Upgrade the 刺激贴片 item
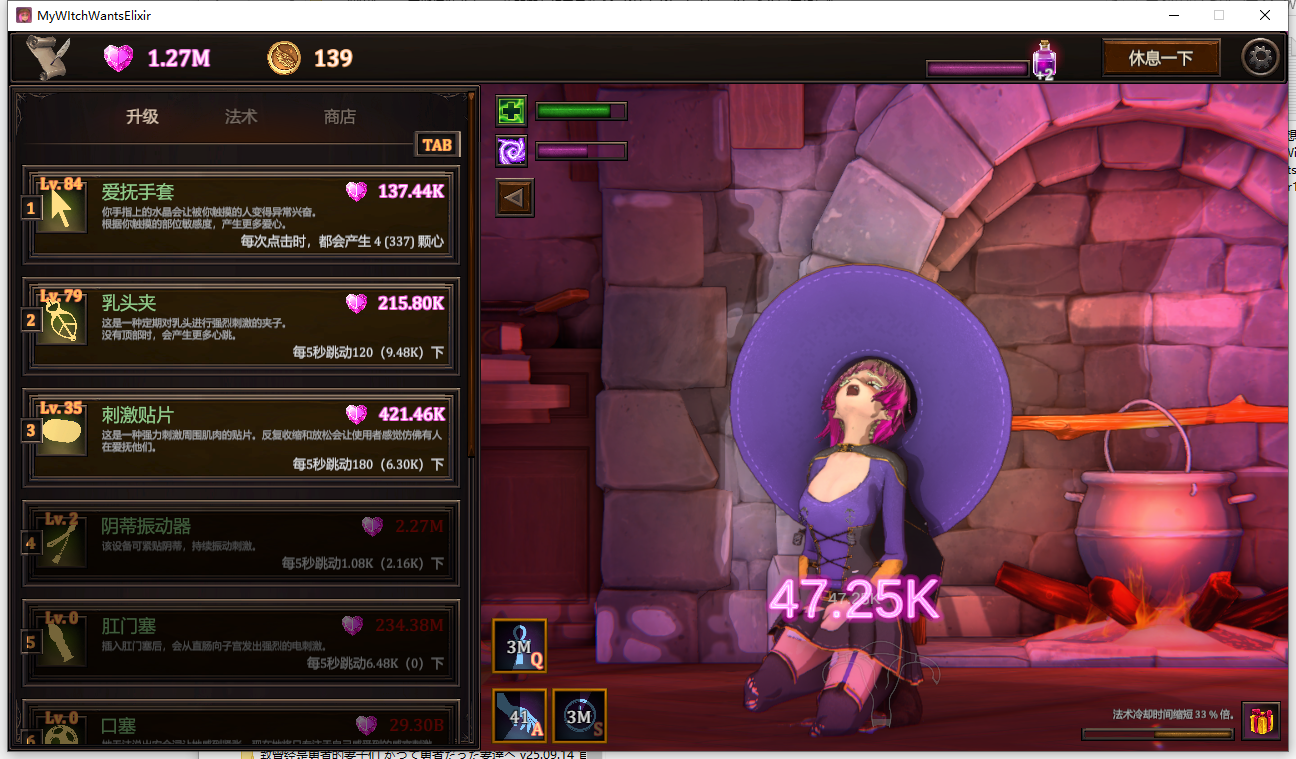Screen dimensions: 1296x759 click(x=240, y=436)
